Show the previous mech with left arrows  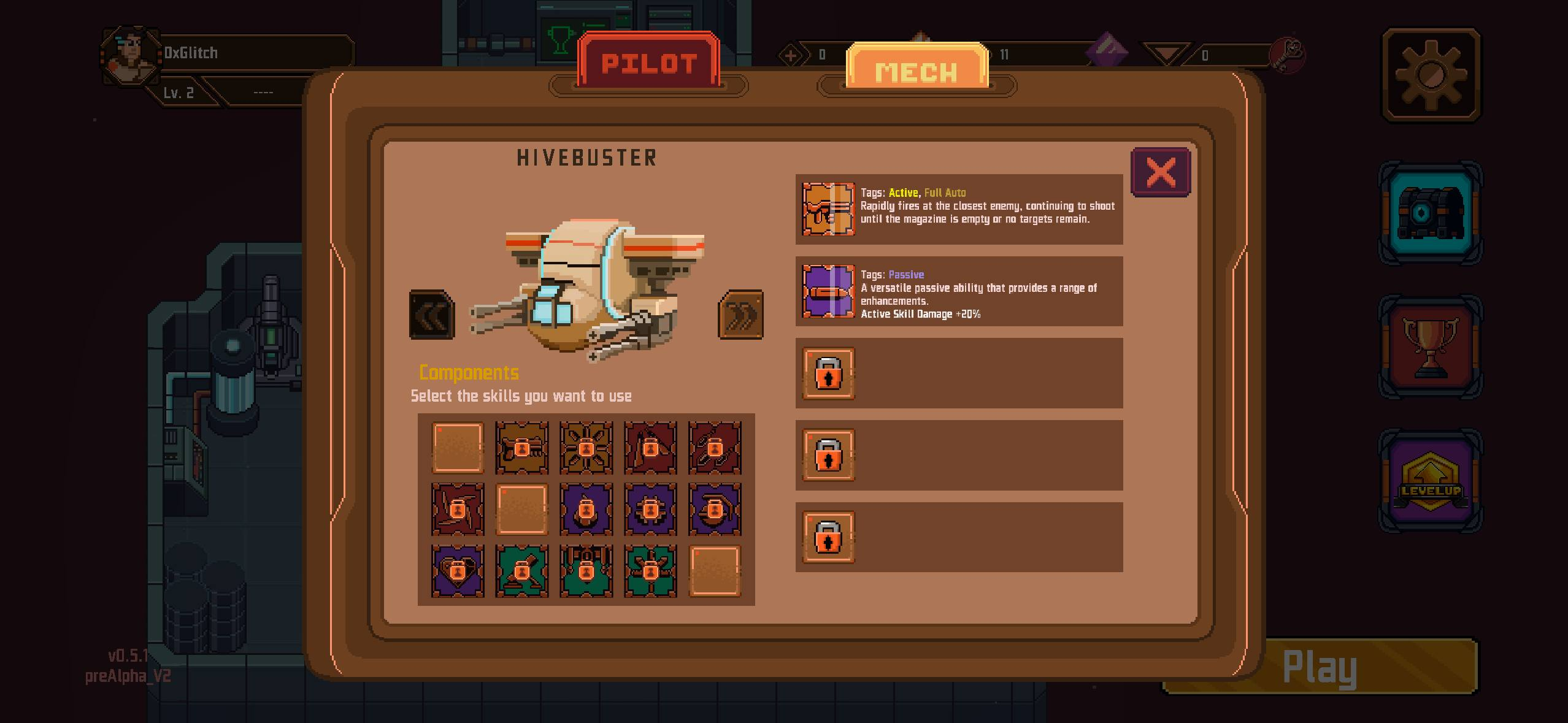pos(432,315)
